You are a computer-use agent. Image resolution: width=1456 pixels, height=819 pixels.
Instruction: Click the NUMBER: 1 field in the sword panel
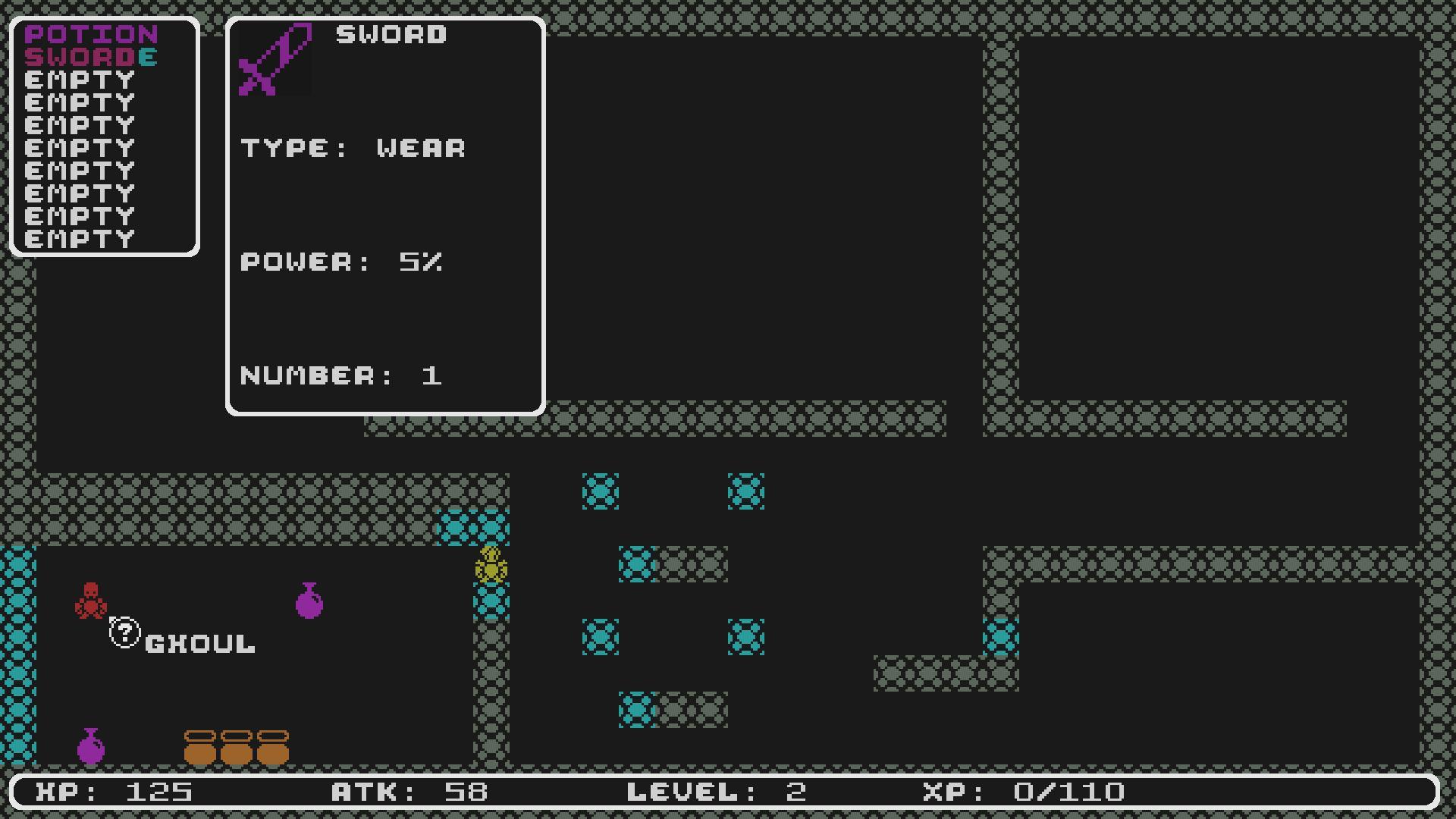[341, 375]
